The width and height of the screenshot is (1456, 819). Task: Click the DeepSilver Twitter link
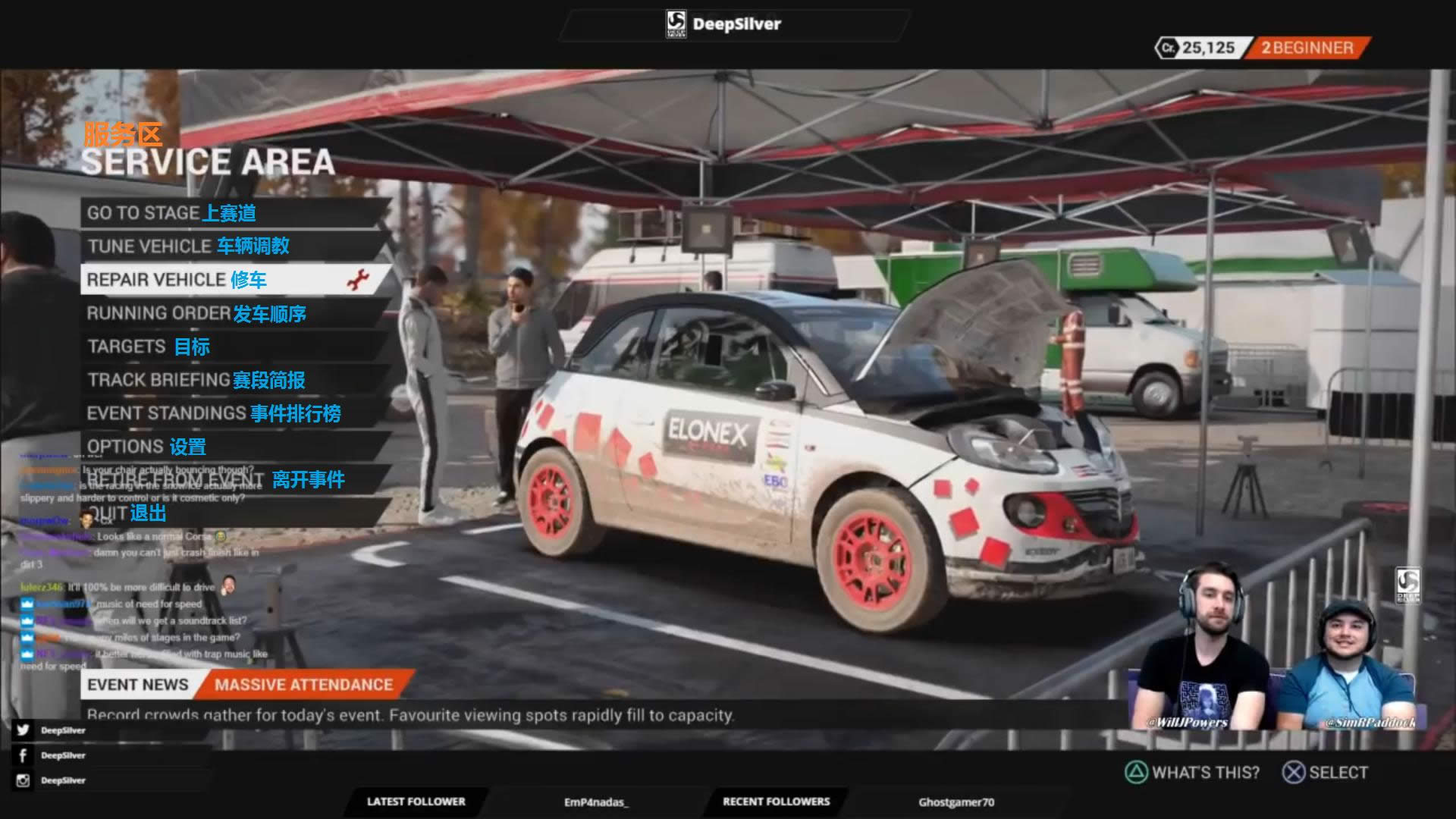coord(52,730)
